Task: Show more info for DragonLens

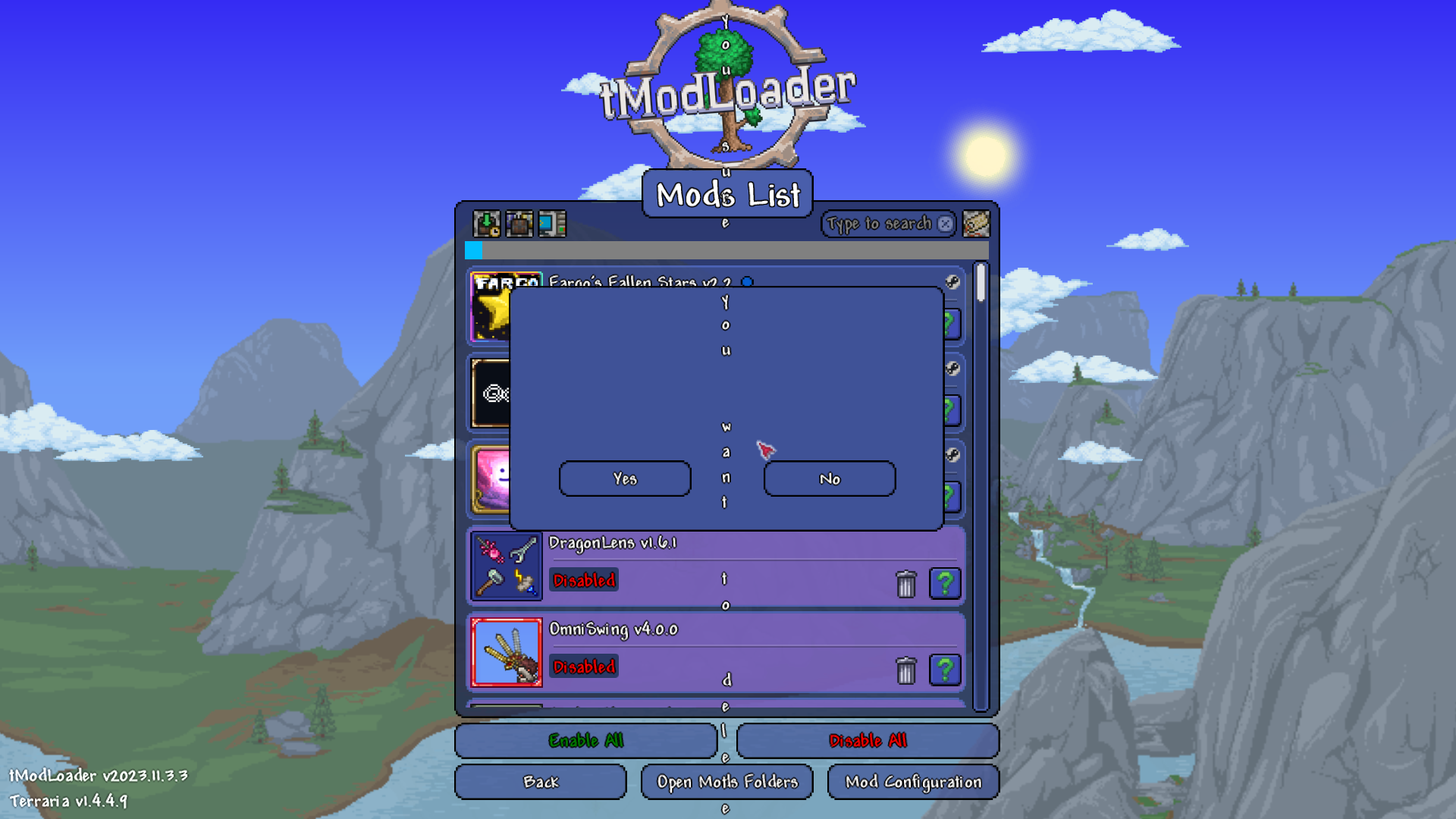Action: pos(945,584)
